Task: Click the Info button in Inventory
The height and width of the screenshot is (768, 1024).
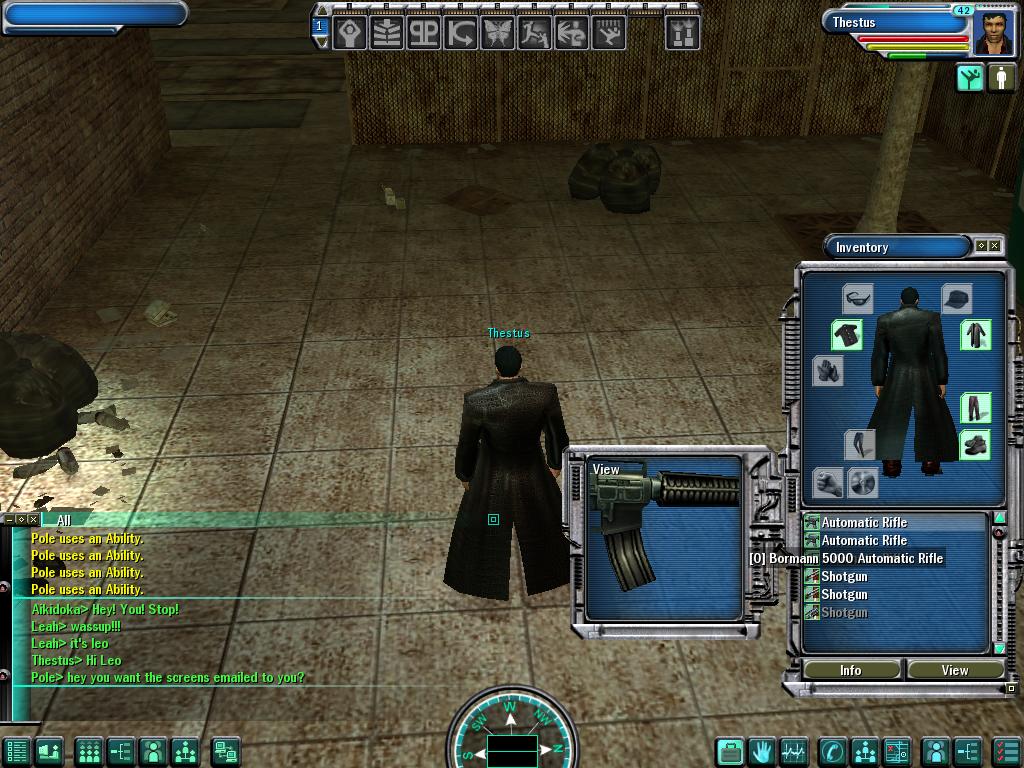Action: [851, 670]
